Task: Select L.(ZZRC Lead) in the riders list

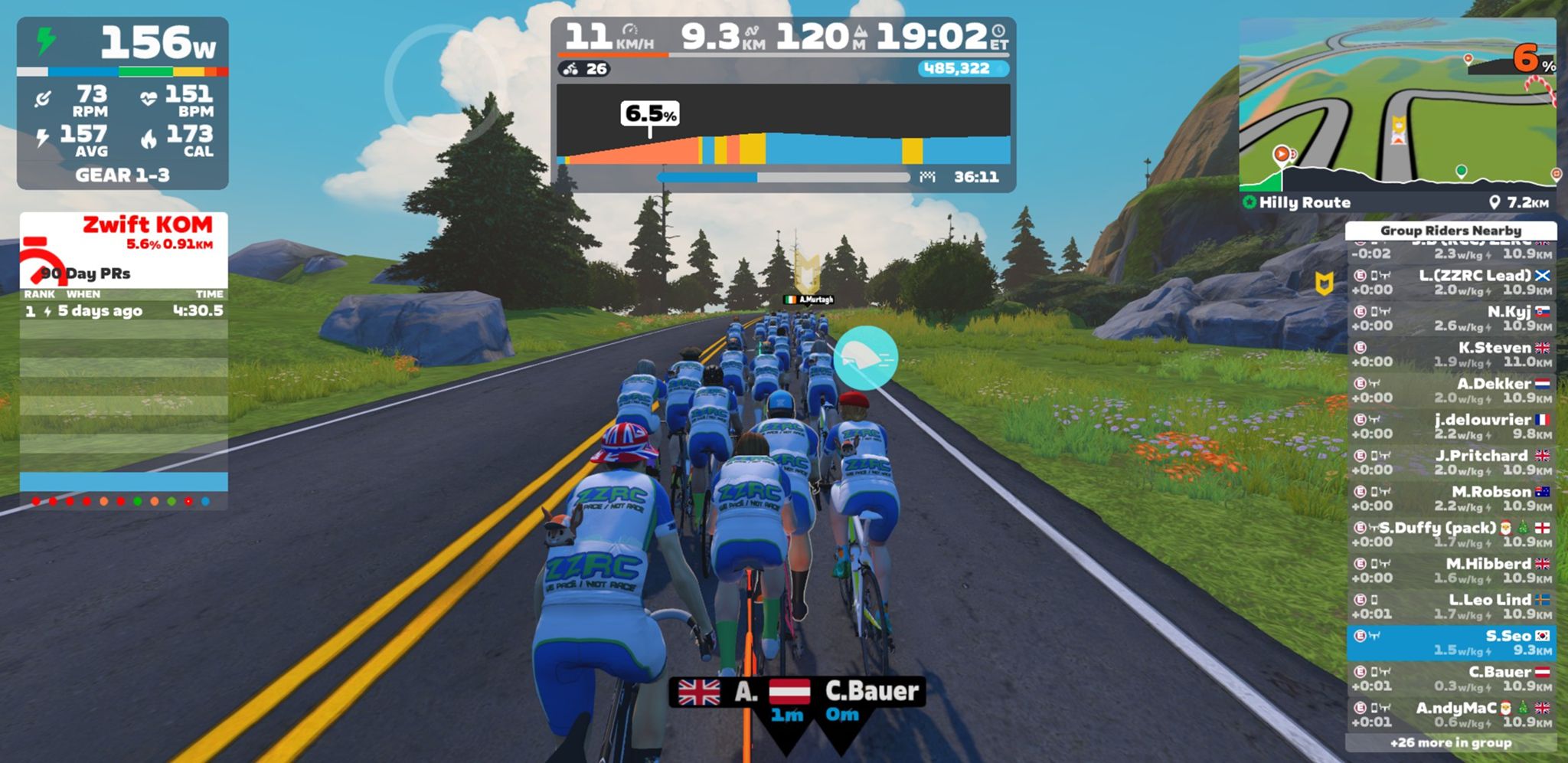Action: coord(1451,282)
